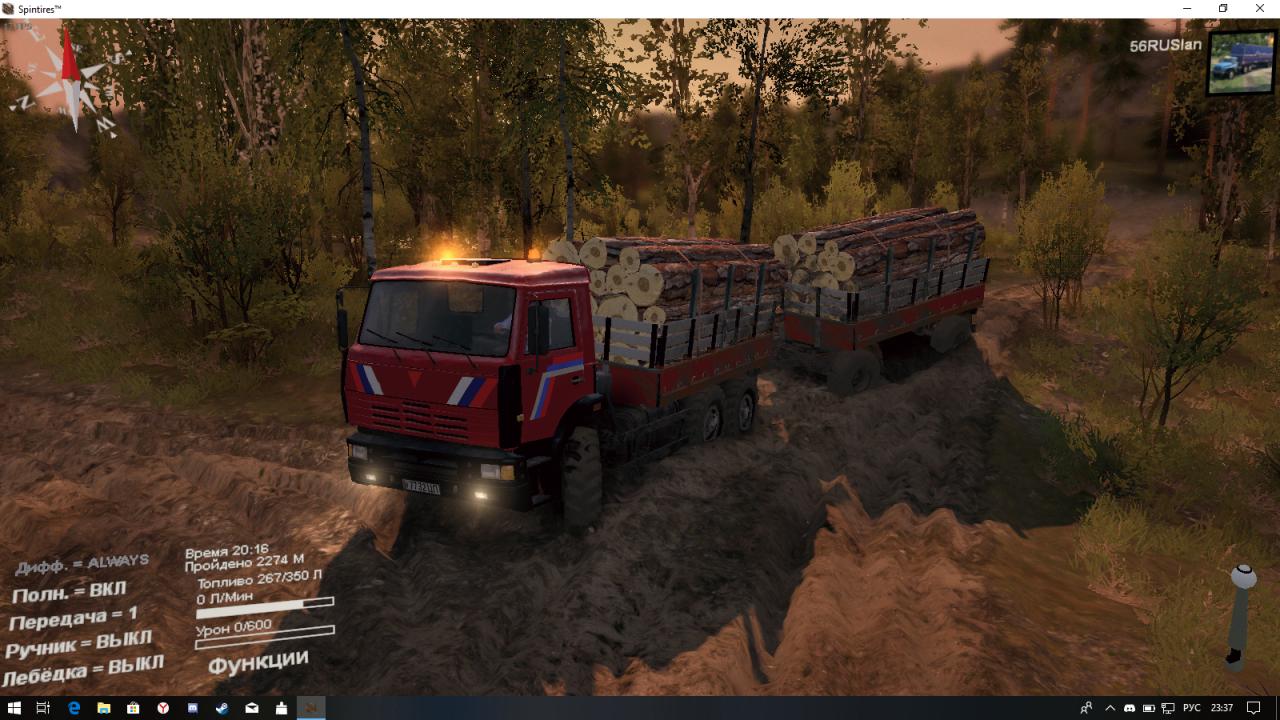Screen dimensions: 1280x720
Task: Toggle the Дифф. differential lock setting
Action: 82,564
